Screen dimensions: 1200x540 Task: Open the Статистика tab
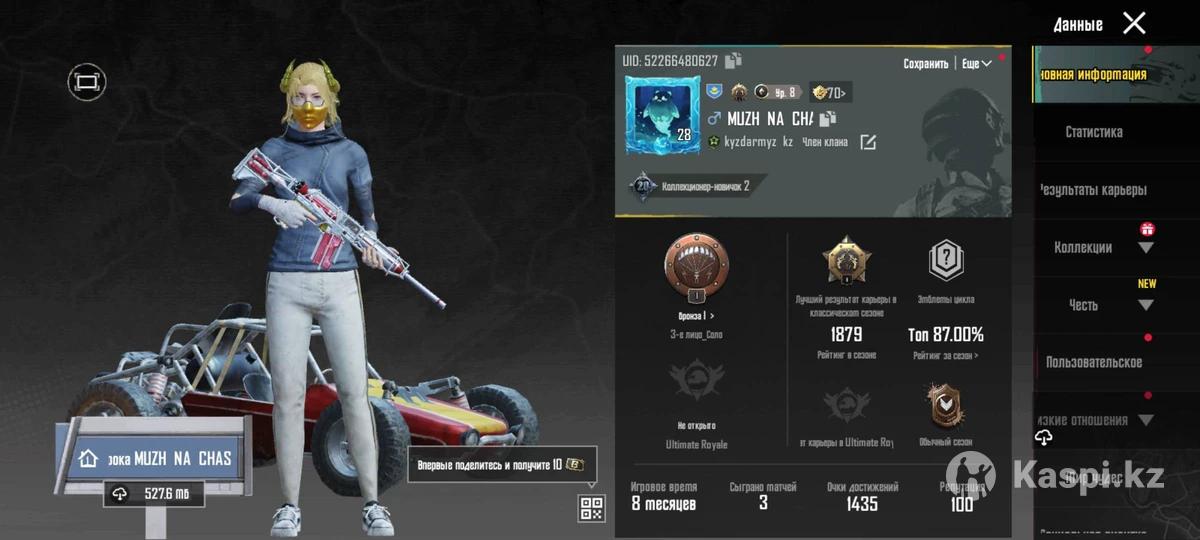(x=1094, y=132)
